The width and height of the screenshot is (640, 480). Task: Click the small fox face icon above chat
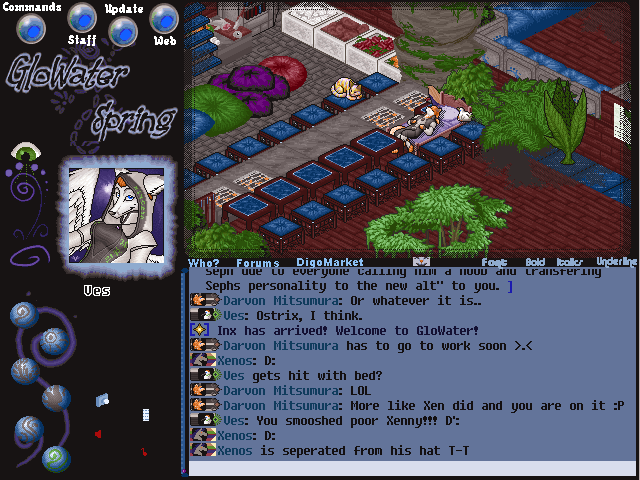pyautogui.click(x=421, y=262)
